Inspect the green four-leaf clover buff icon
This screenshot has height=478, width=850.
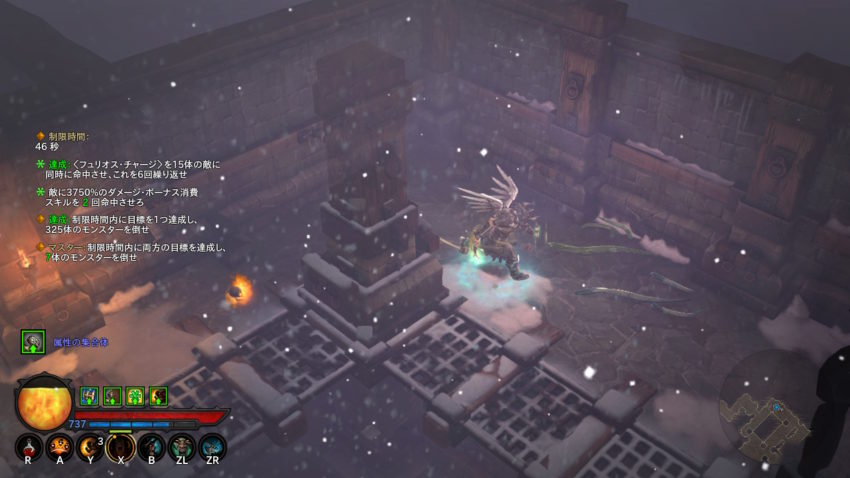[x=134, y=396]
